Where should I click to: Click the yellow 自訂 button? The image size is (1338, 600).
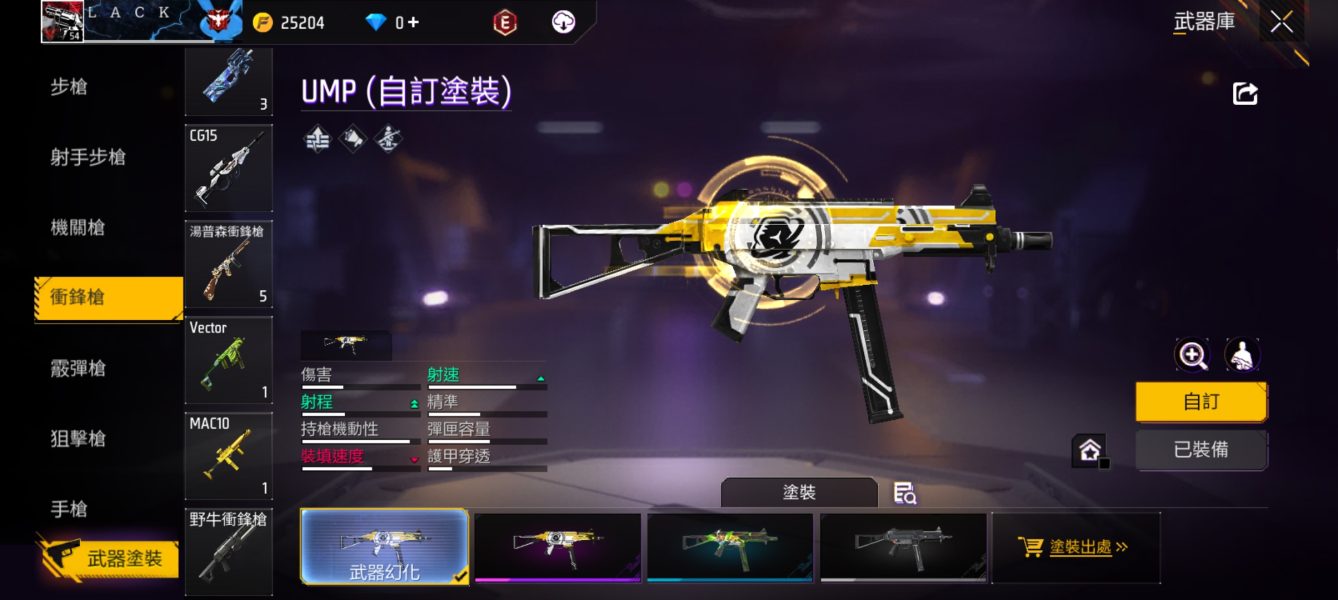1201,402
